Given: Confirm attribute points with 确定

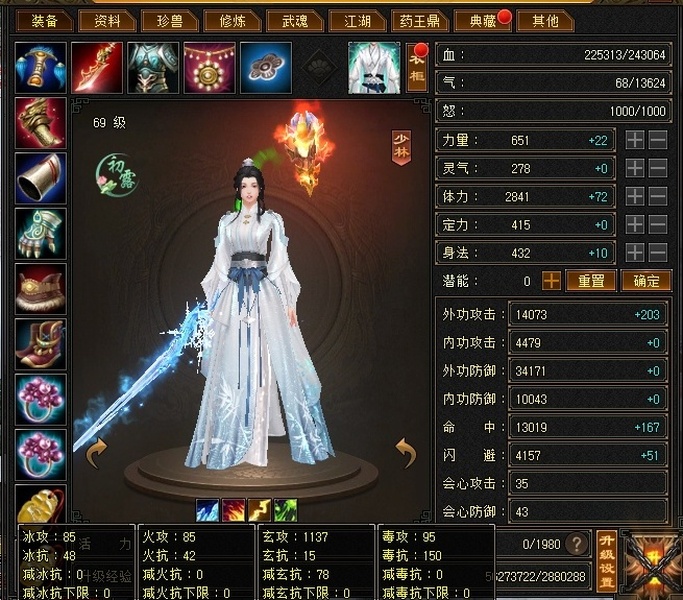Looking at the screenshot, I should point(645,281).
